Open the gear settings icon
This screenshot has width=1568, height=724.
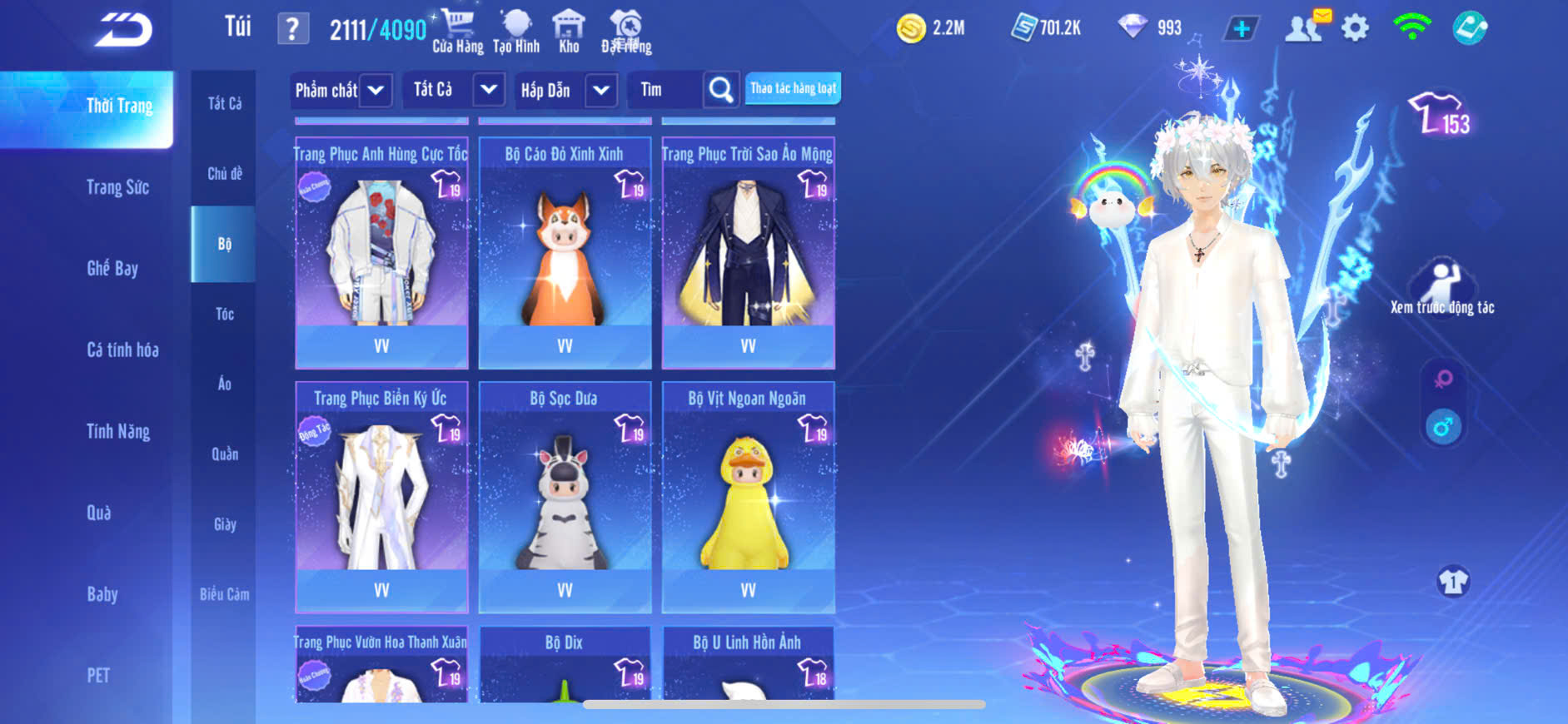coord(1355,28)
